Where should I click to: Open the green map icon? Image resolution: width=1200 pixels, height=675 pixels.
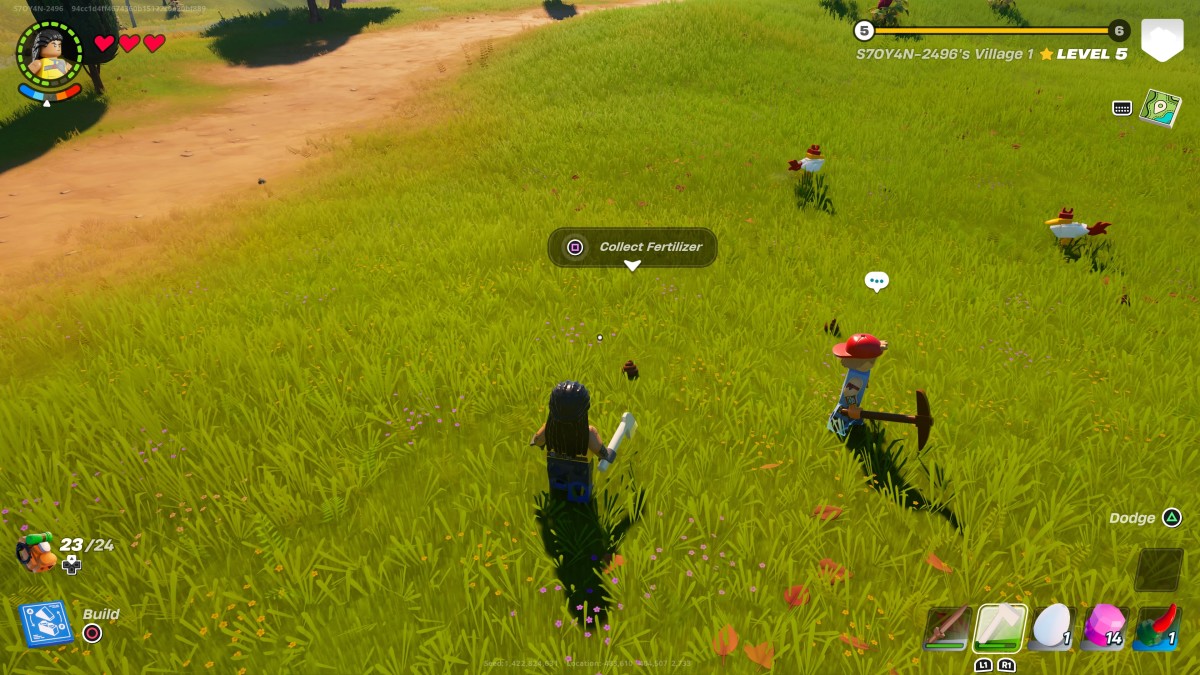tap(1160, 108)
